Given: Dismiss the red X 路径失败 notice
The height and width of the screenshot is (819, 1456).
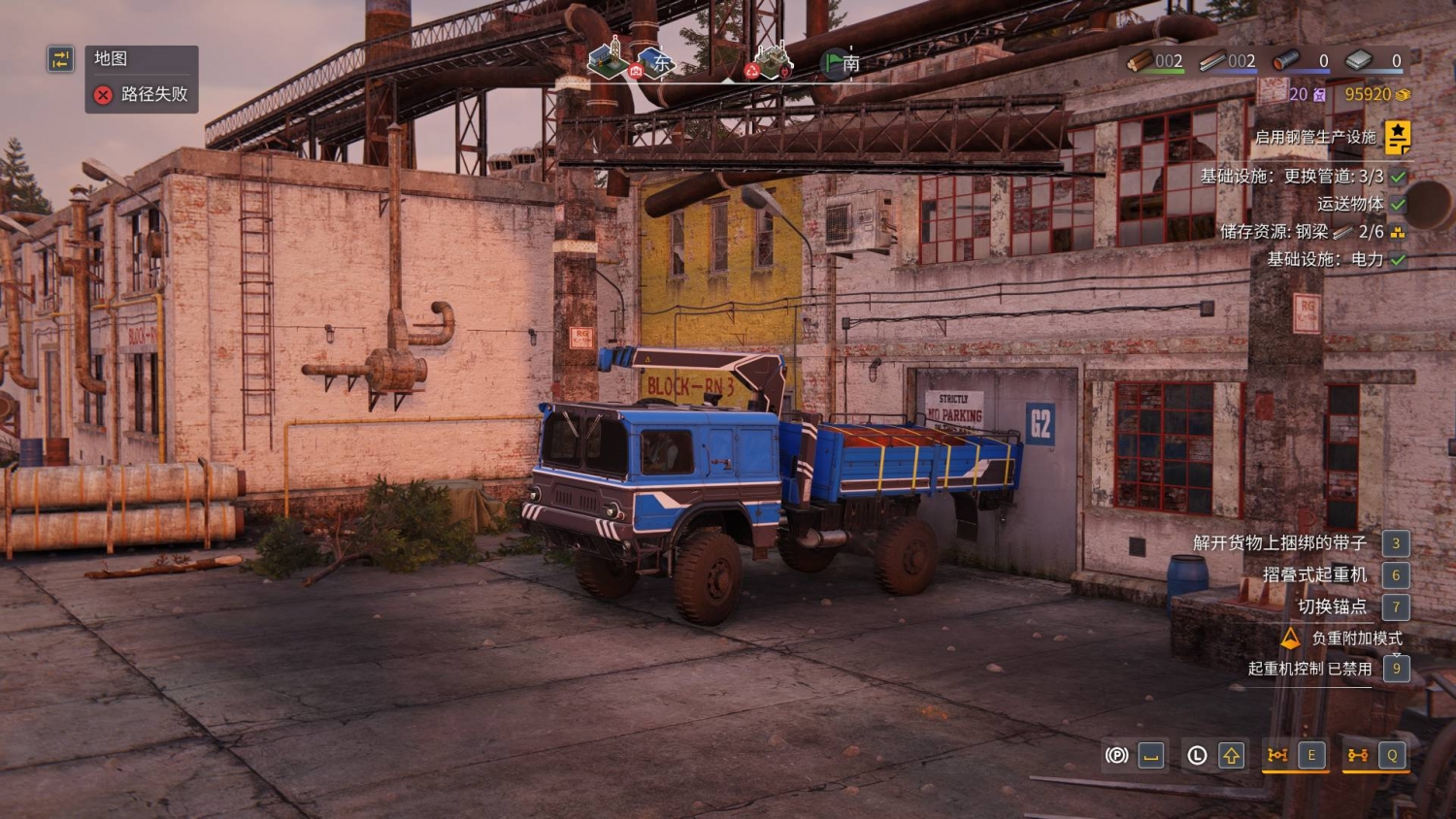Looking at the screenshot, I should point(103,94).
